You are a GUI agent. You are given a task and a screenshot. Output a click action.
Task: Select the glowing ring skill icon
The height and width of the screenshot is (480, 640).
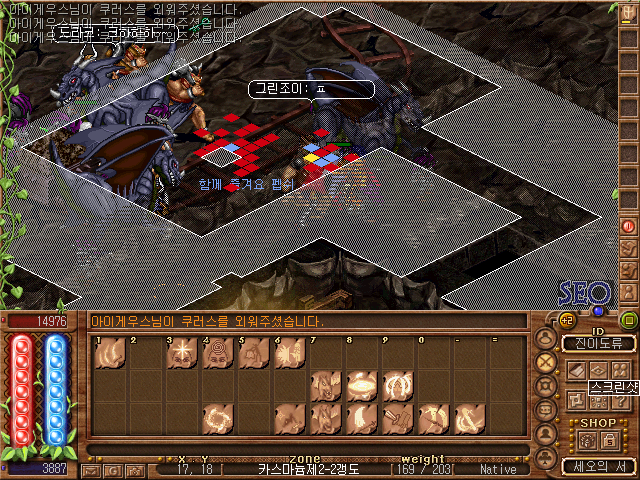click(x=361, y=385)
